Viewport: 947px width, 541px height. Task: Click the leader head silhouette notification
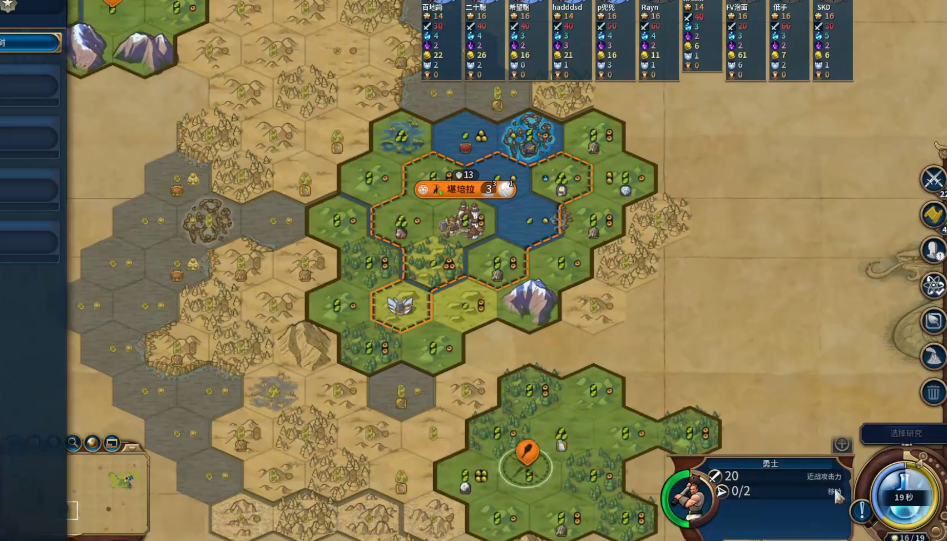tap(934, 249)
